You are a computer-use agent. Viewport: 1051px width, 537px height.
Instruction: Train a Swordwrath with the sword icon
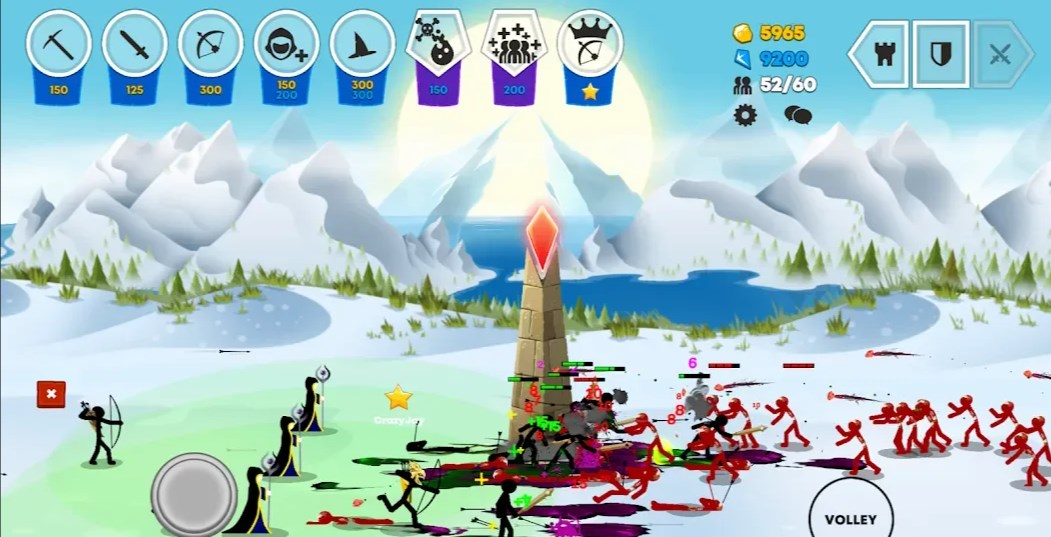coord(135,44)
